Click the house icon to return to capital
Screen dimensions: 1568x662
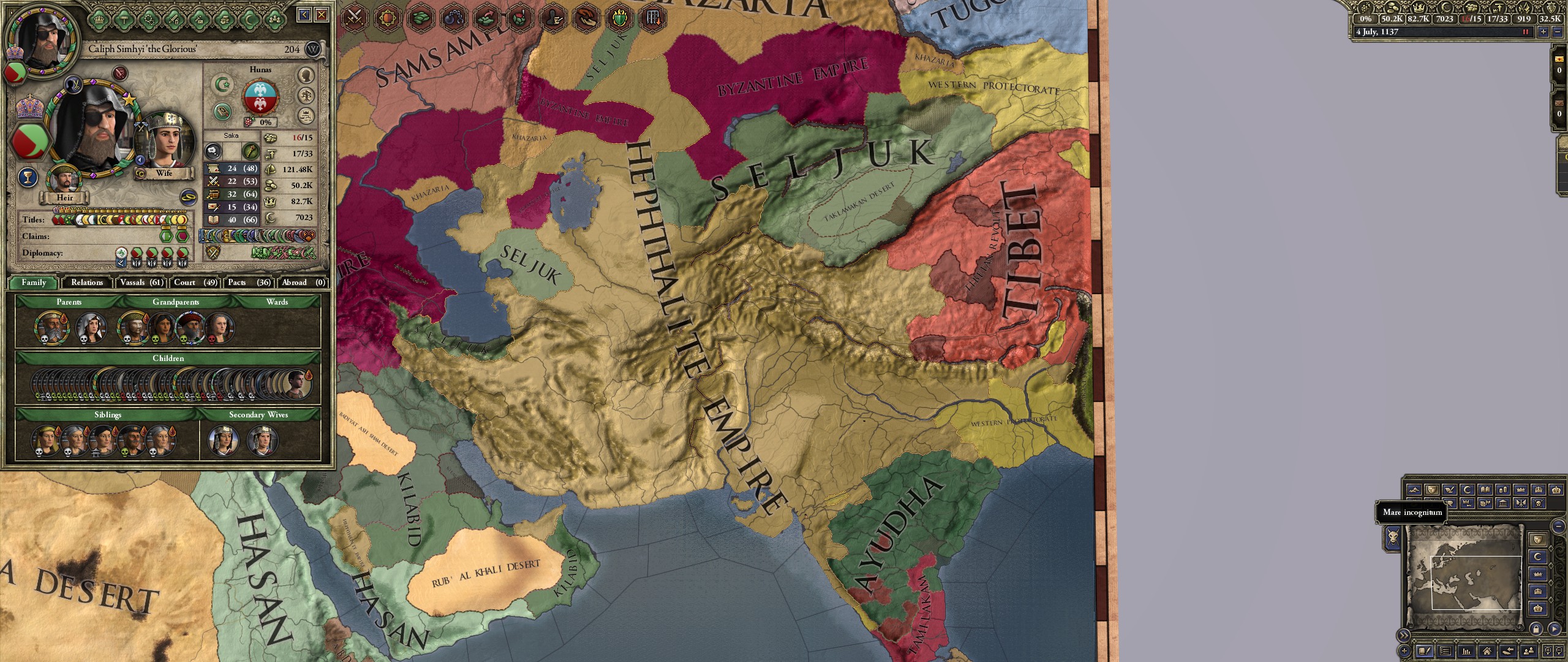click(1487, 652)
